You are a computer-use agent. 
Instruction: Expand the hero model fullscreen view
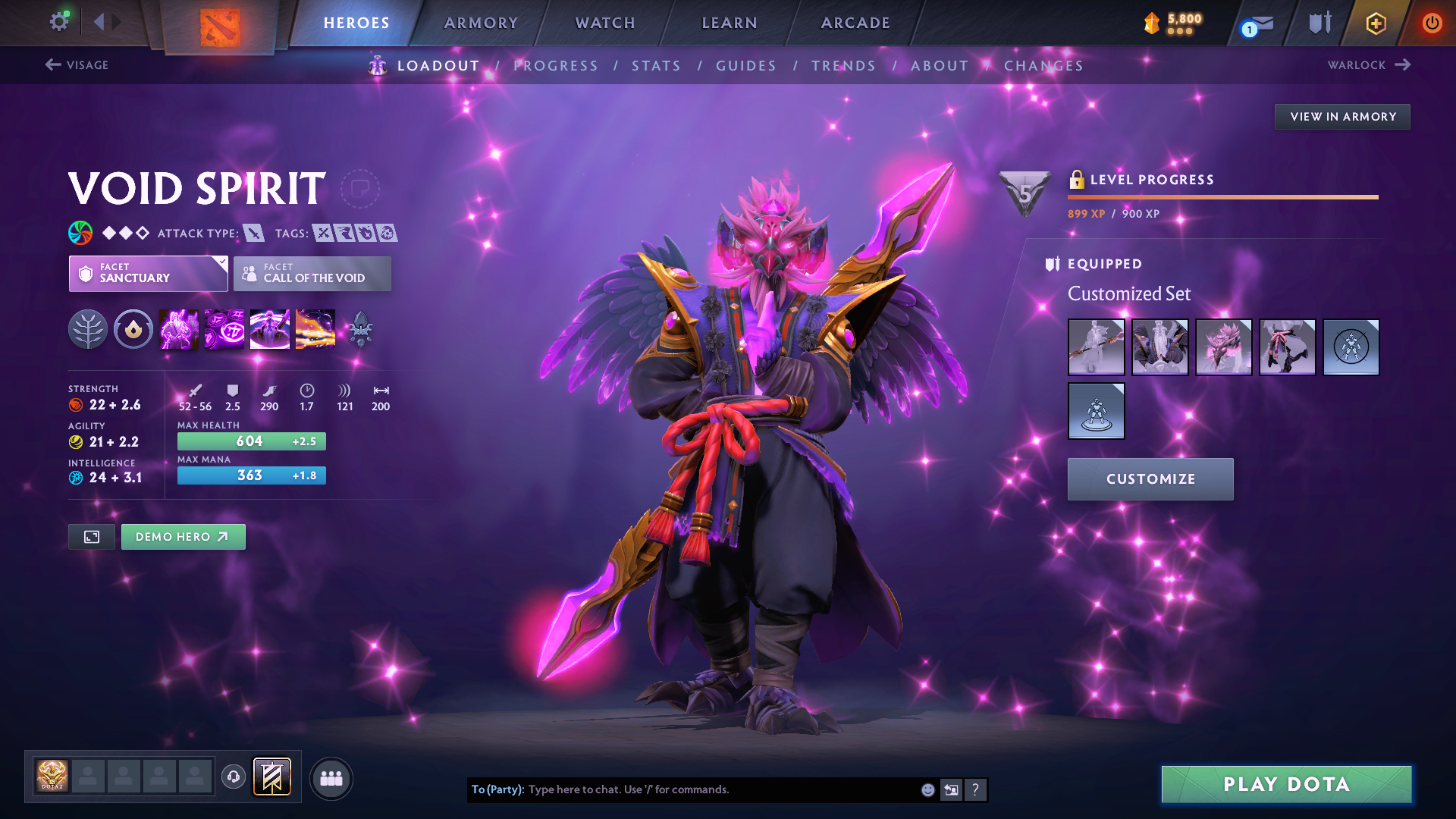pos(92,537)
